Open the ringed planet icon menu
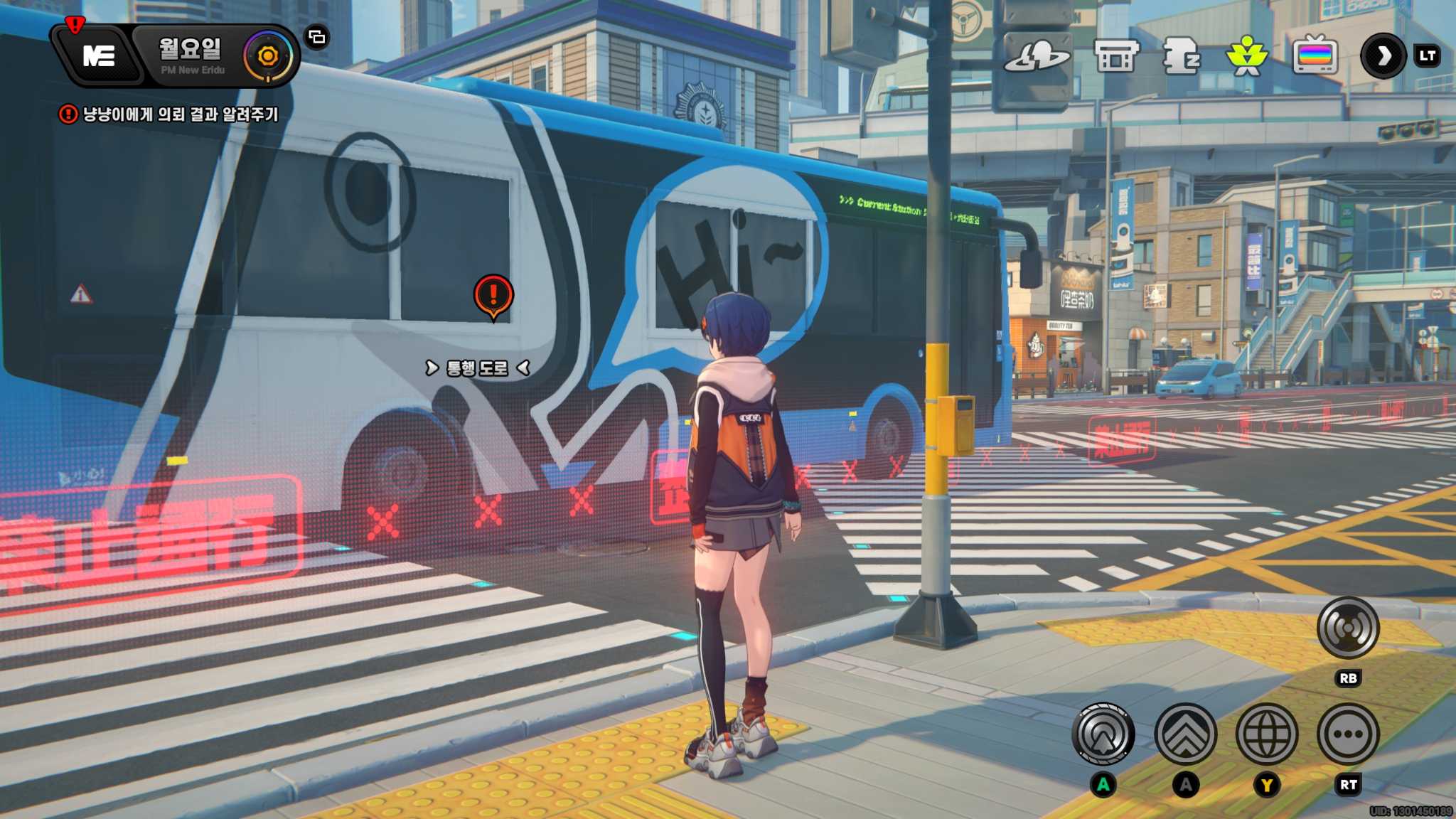 pos(1037,56)
